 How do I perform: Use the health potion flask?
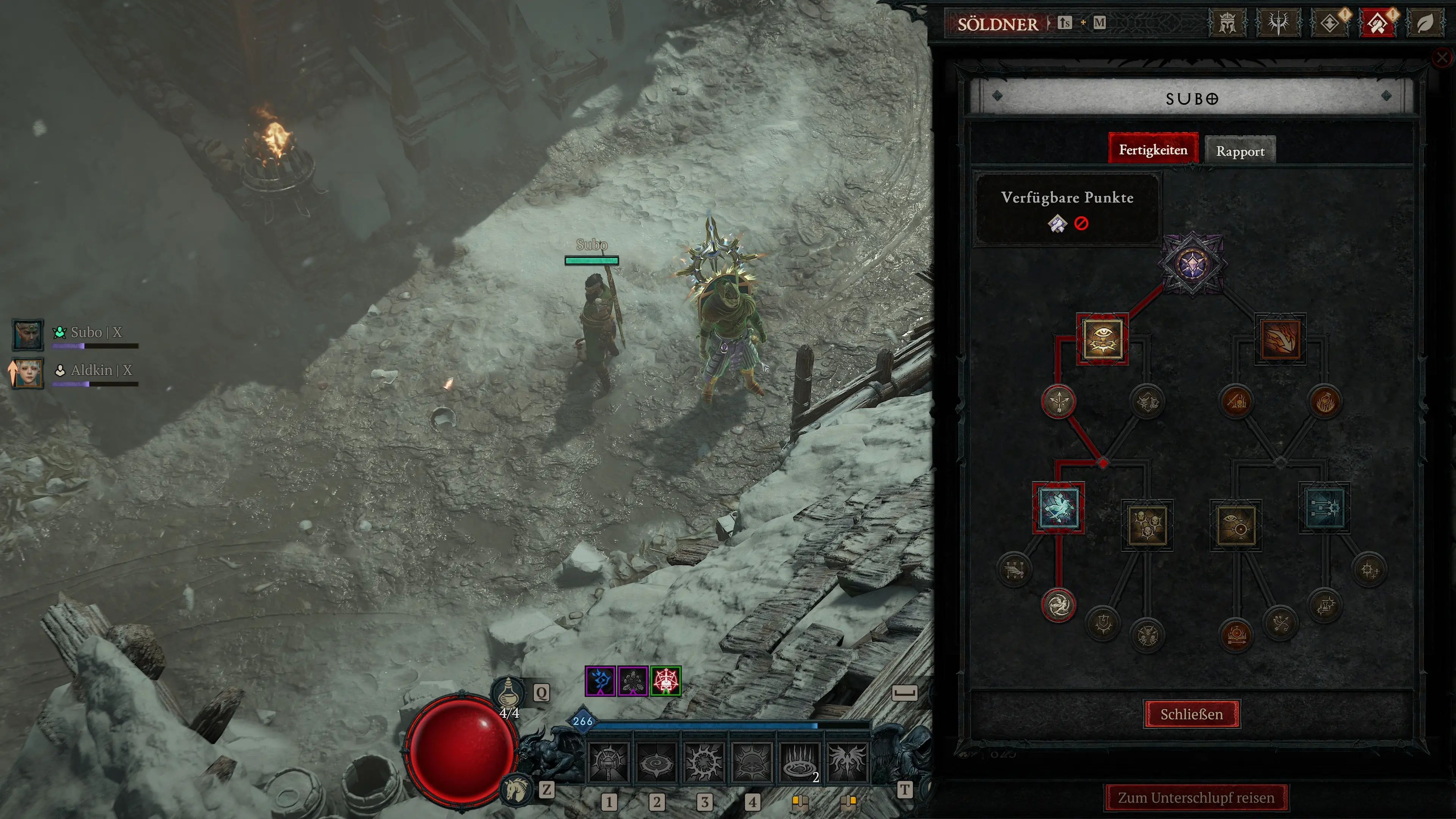click(x=508, y=692)
